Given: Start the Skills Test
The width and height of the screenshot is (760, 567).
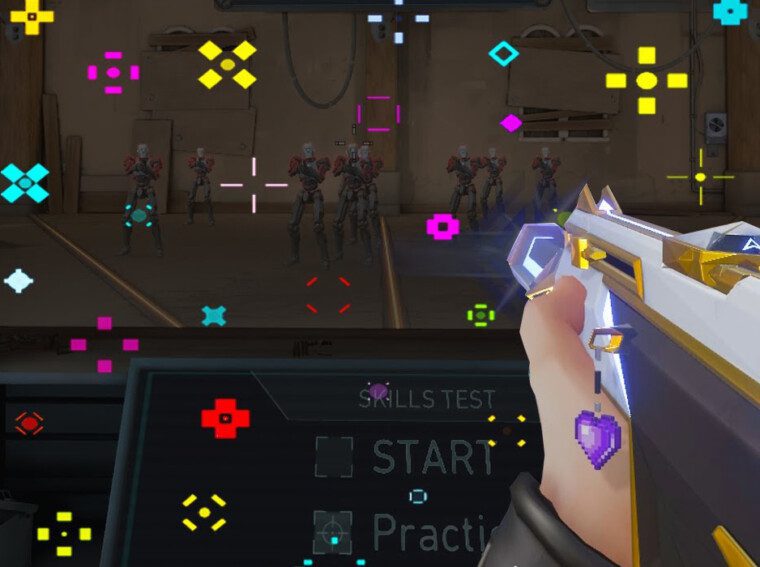Looking at the screenshot, I should pyautogui.click(x=432, y=458).
